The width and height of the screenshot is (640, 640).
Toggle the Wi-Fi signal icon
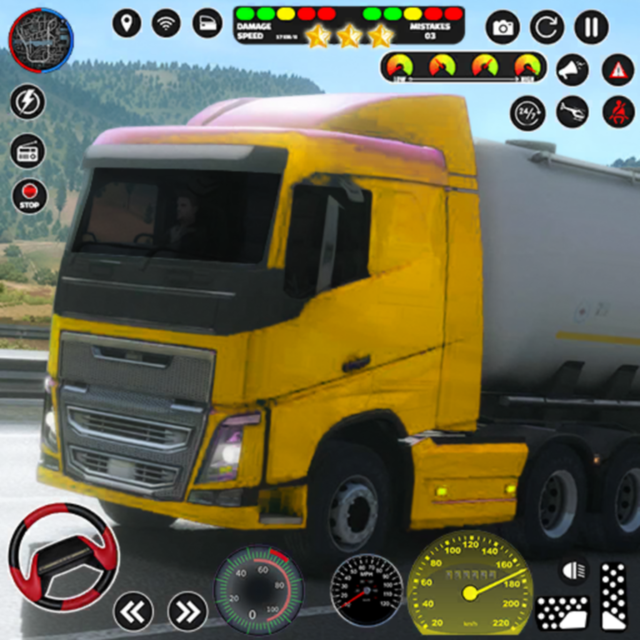(x=166, y=22)
